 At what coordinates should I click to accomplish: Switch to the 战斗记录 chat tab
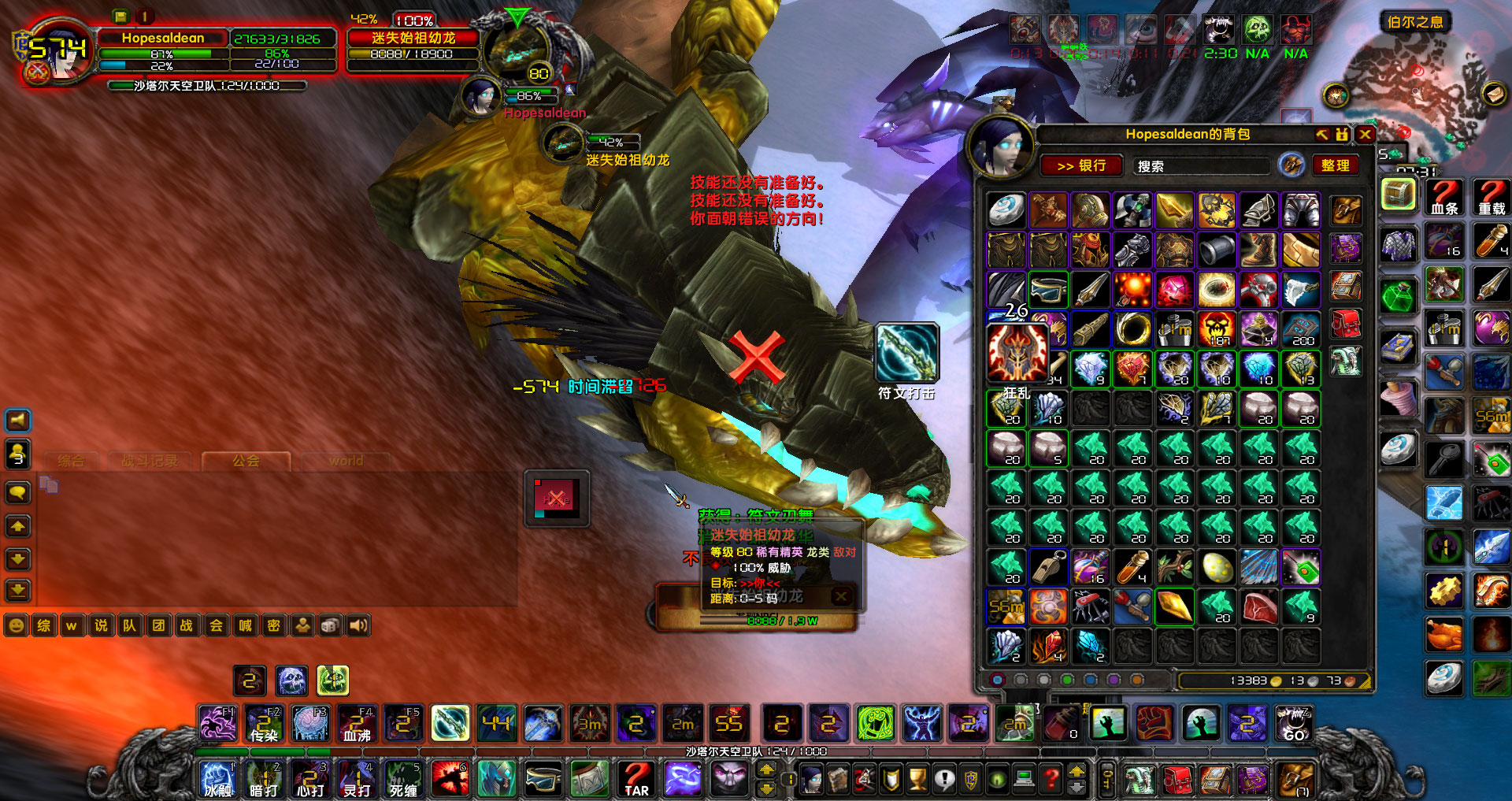click(x=150, y=462)
